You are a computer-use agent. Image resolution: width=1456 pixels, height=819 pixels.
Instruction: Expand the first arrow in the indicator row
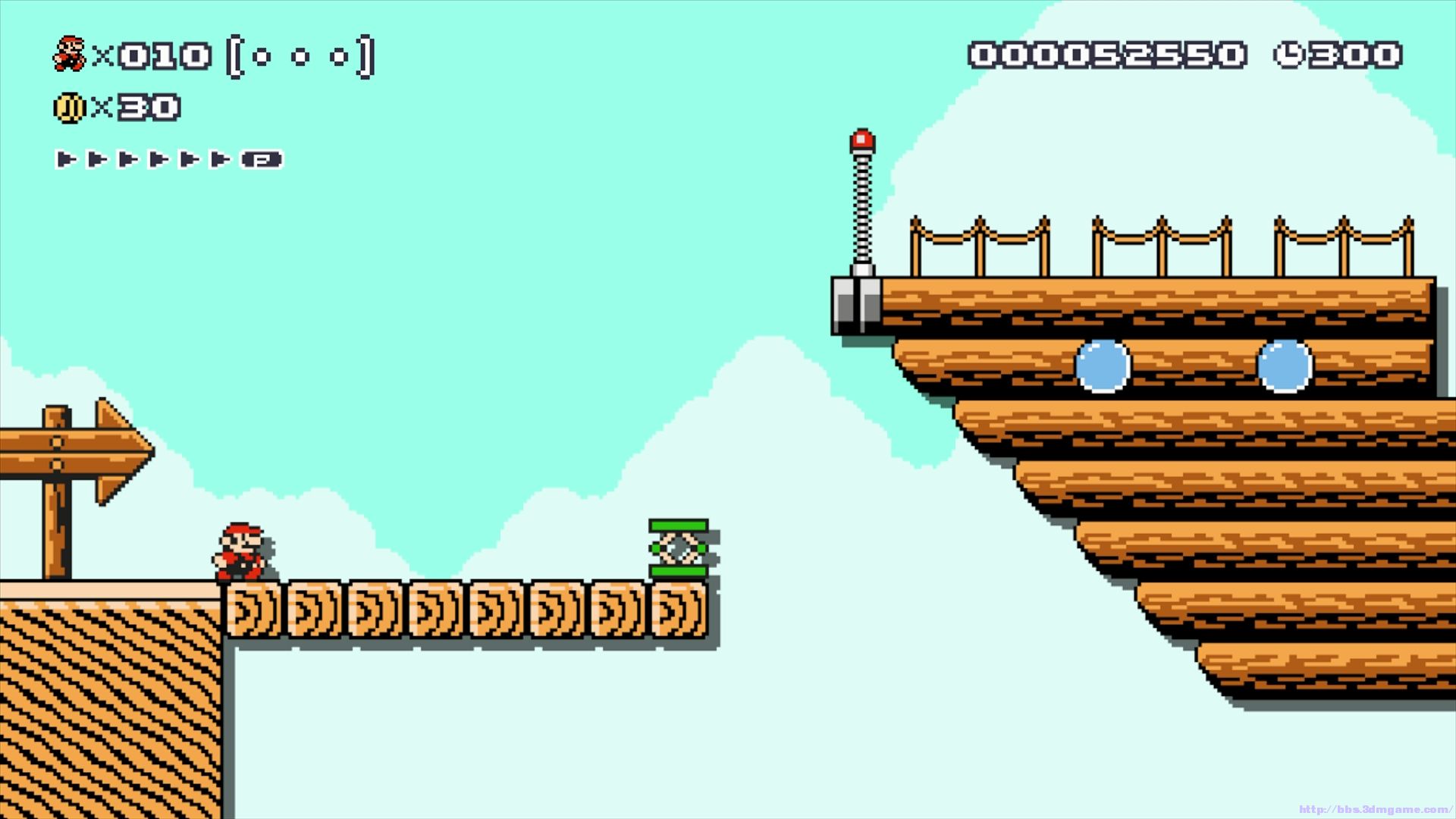coord(67,159)
